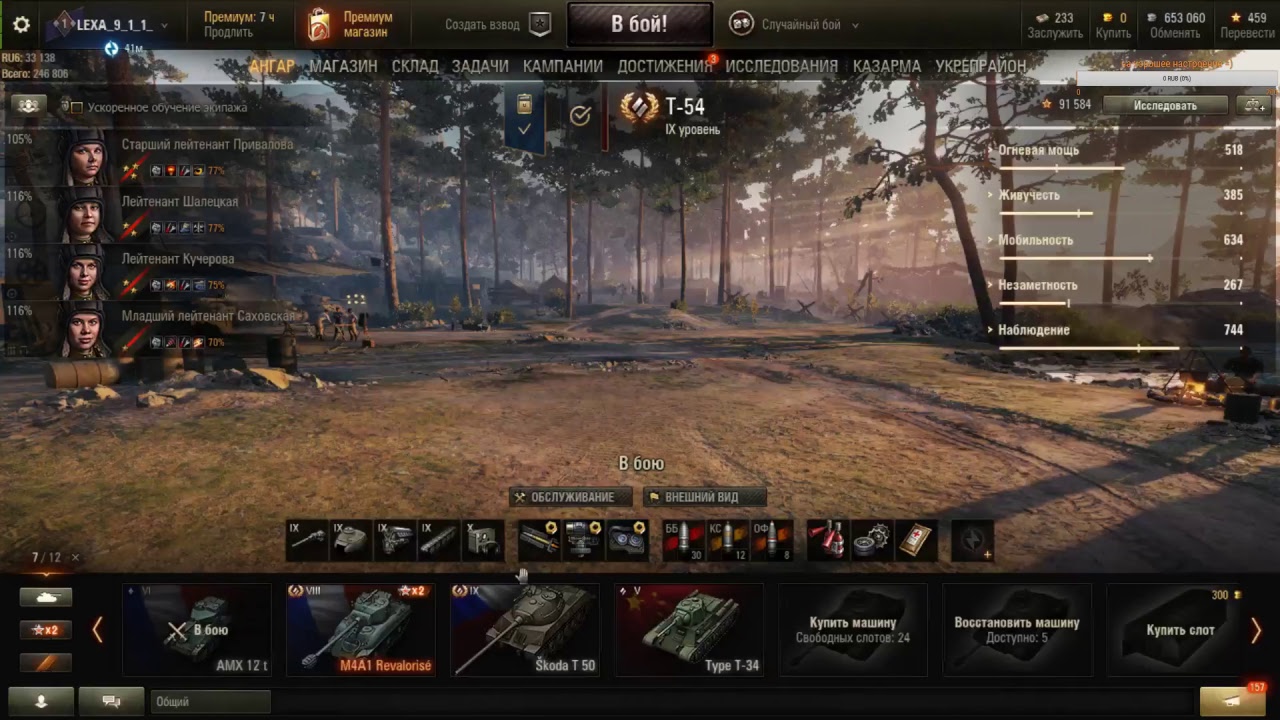Screen dimensions: 1280x720
Task: Open the «Случайный бой» battle type dropdown
Action: [798, 25]
